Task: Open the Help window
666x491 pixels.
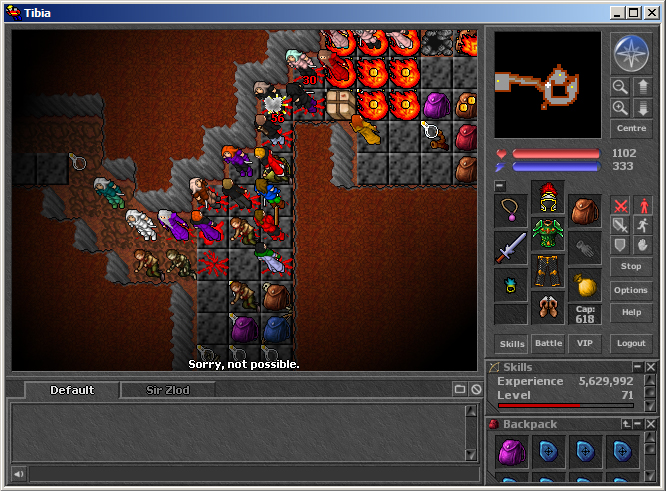Action: tap(631, 312)
